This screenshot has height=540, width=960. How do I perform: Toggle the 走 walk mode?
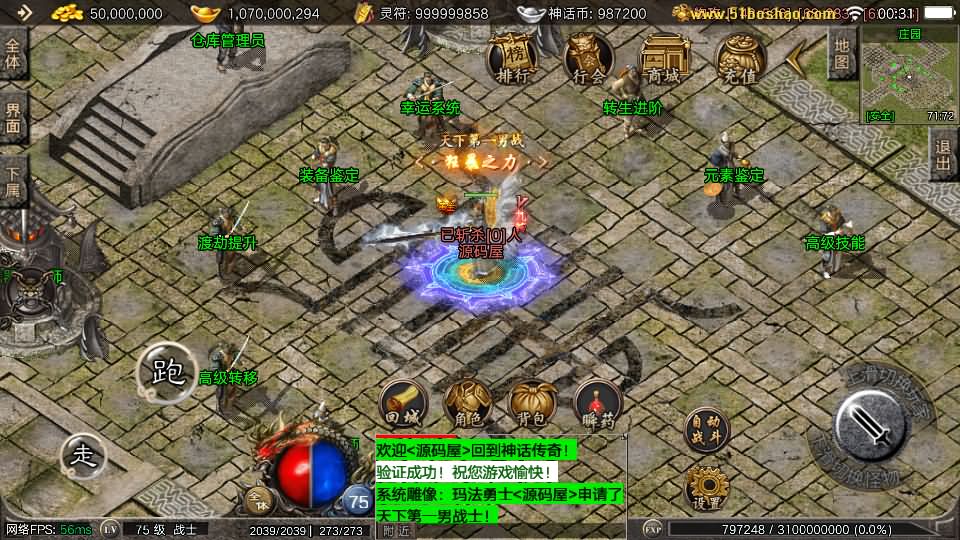[84, 456]
